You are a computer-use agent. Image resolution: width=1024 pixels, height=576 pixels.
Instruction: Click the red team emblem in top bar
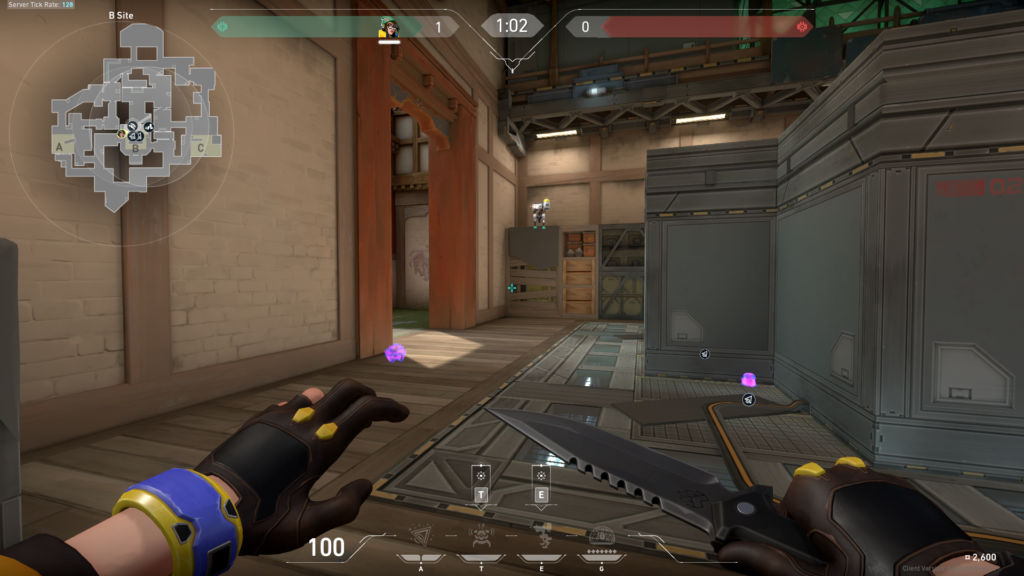[801, 27]
